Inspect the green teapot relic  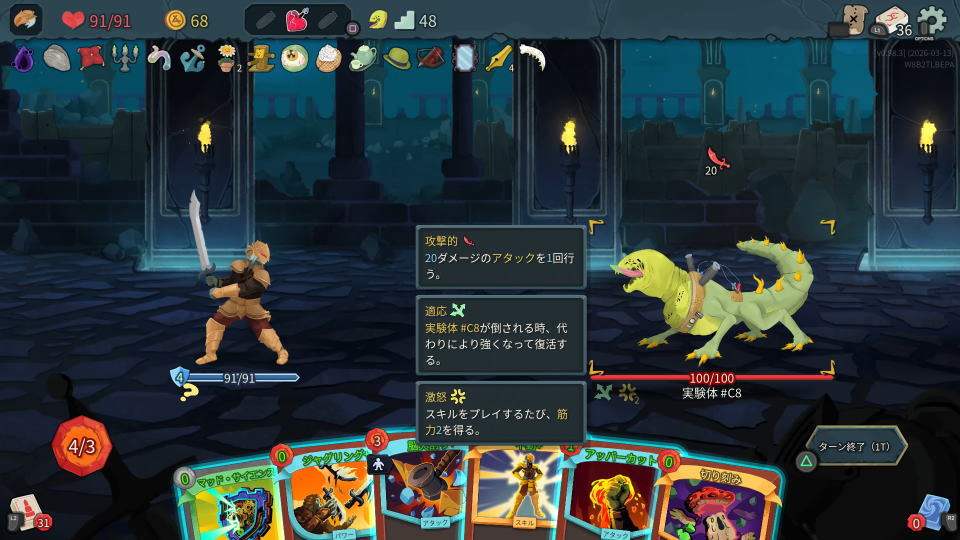362,58
